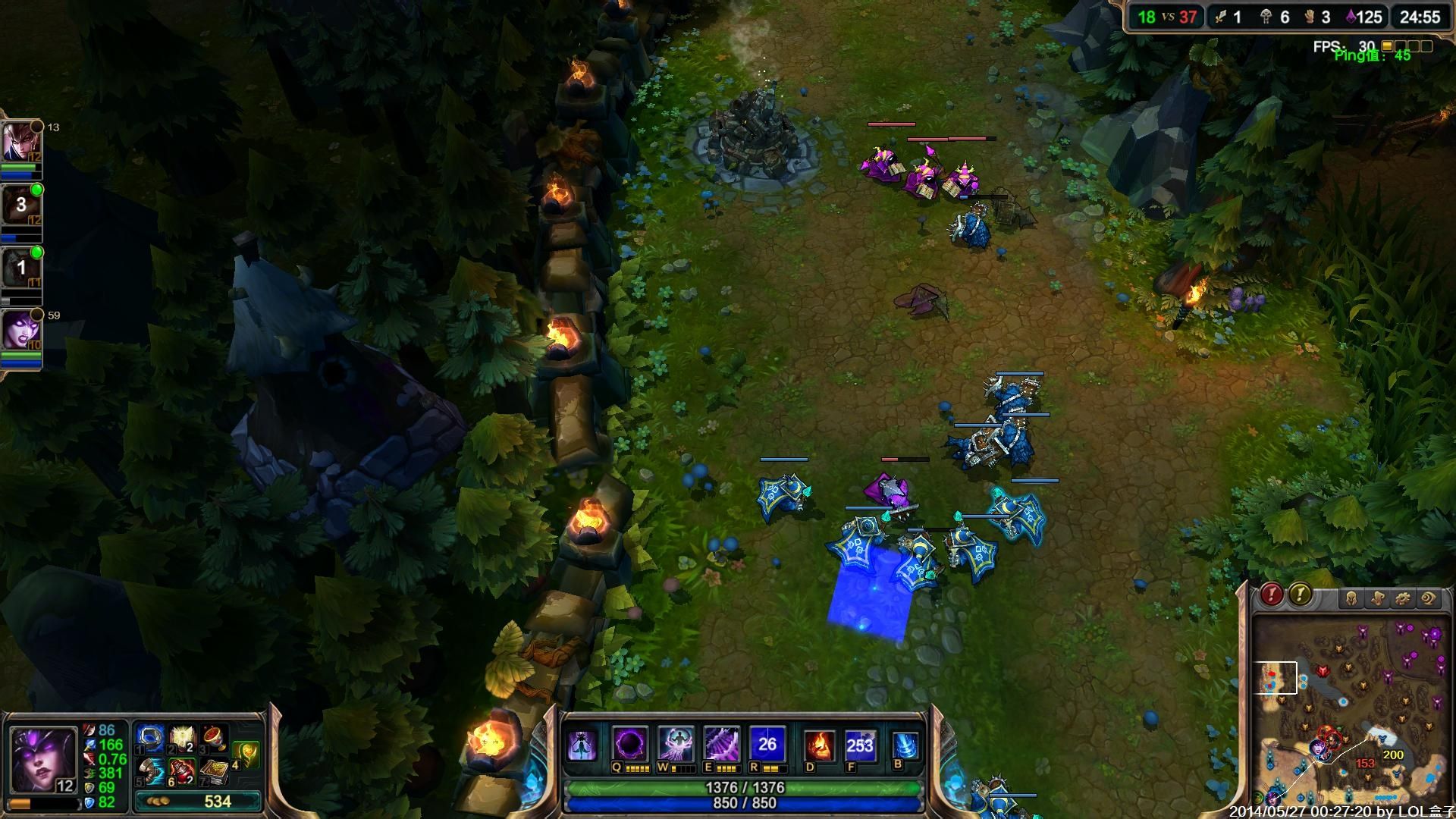Toggle champion display with the helmet minimap icon
Viewport: 1456px width, 819px height.
[1352, 597]
